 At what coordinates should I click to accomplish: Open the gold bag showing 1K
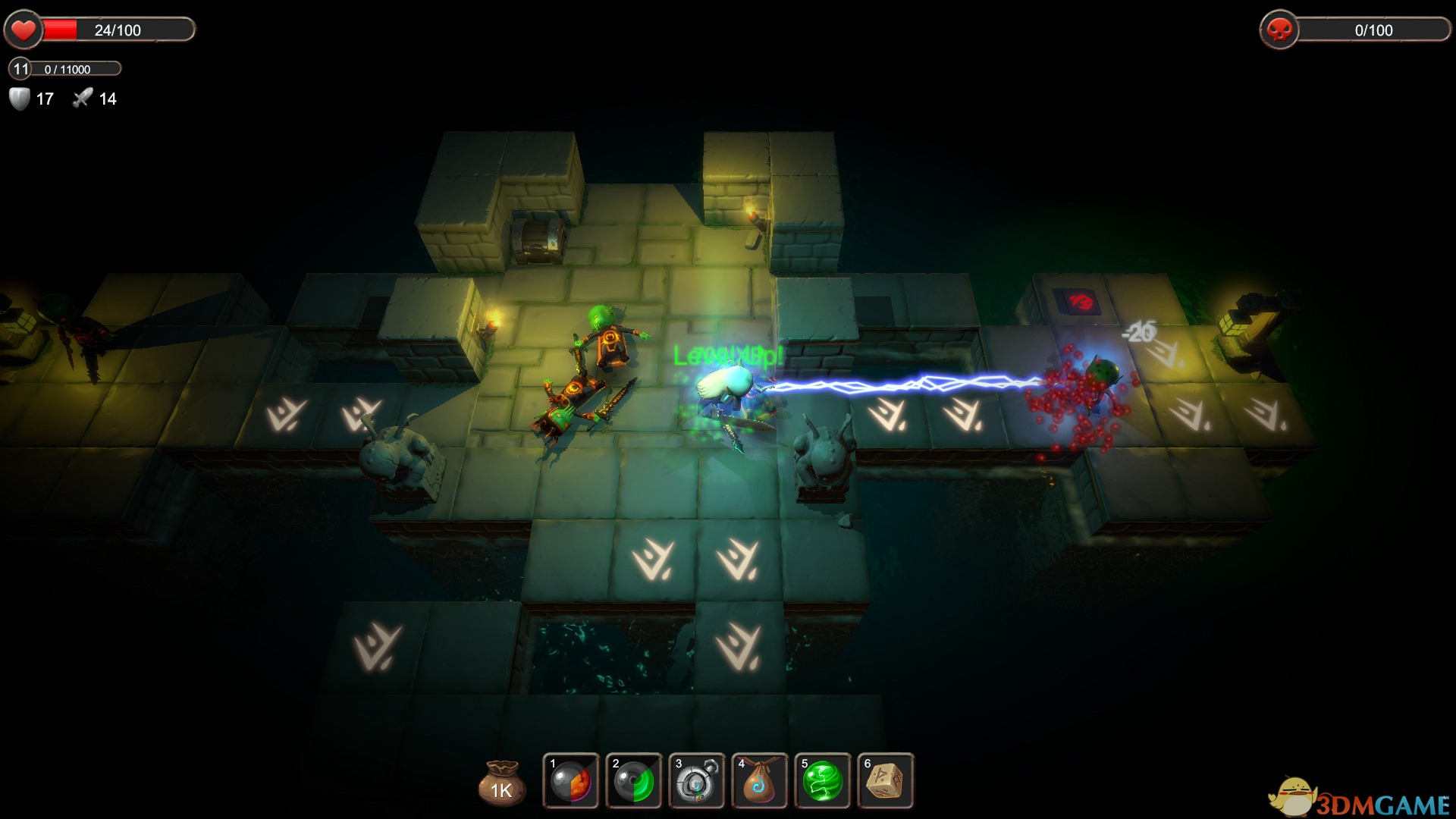point(501,783)
